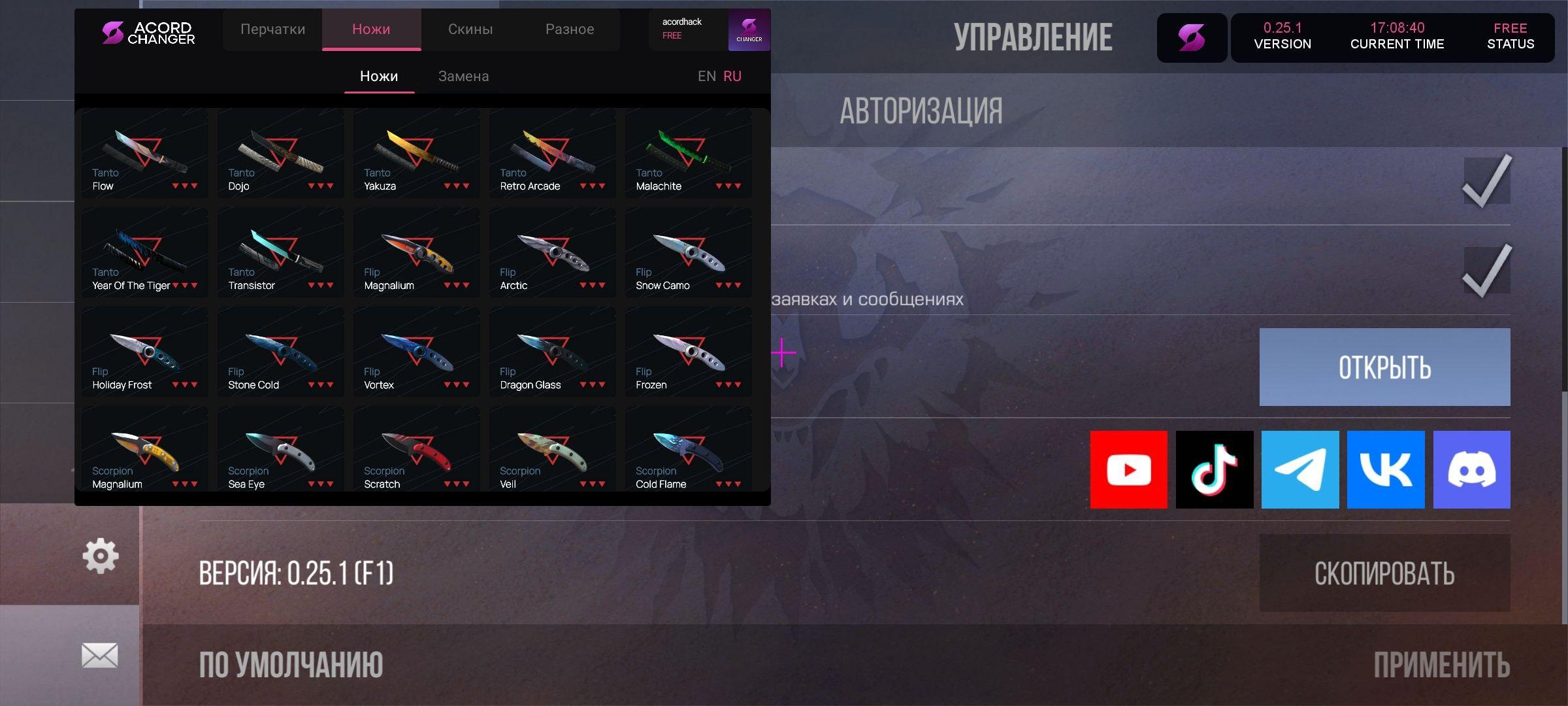Open the Discord icon
The image size is (1568, 706).
click(x=1471, y=469)
